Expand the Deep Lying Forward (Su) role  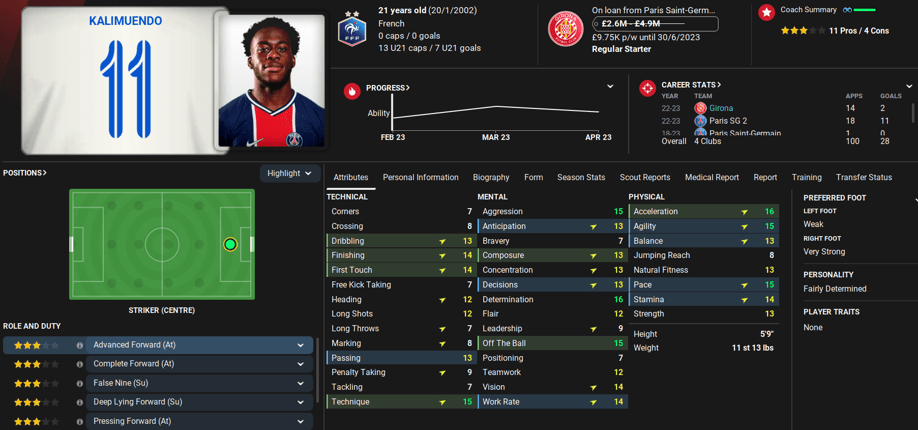(x=300, y=402)
